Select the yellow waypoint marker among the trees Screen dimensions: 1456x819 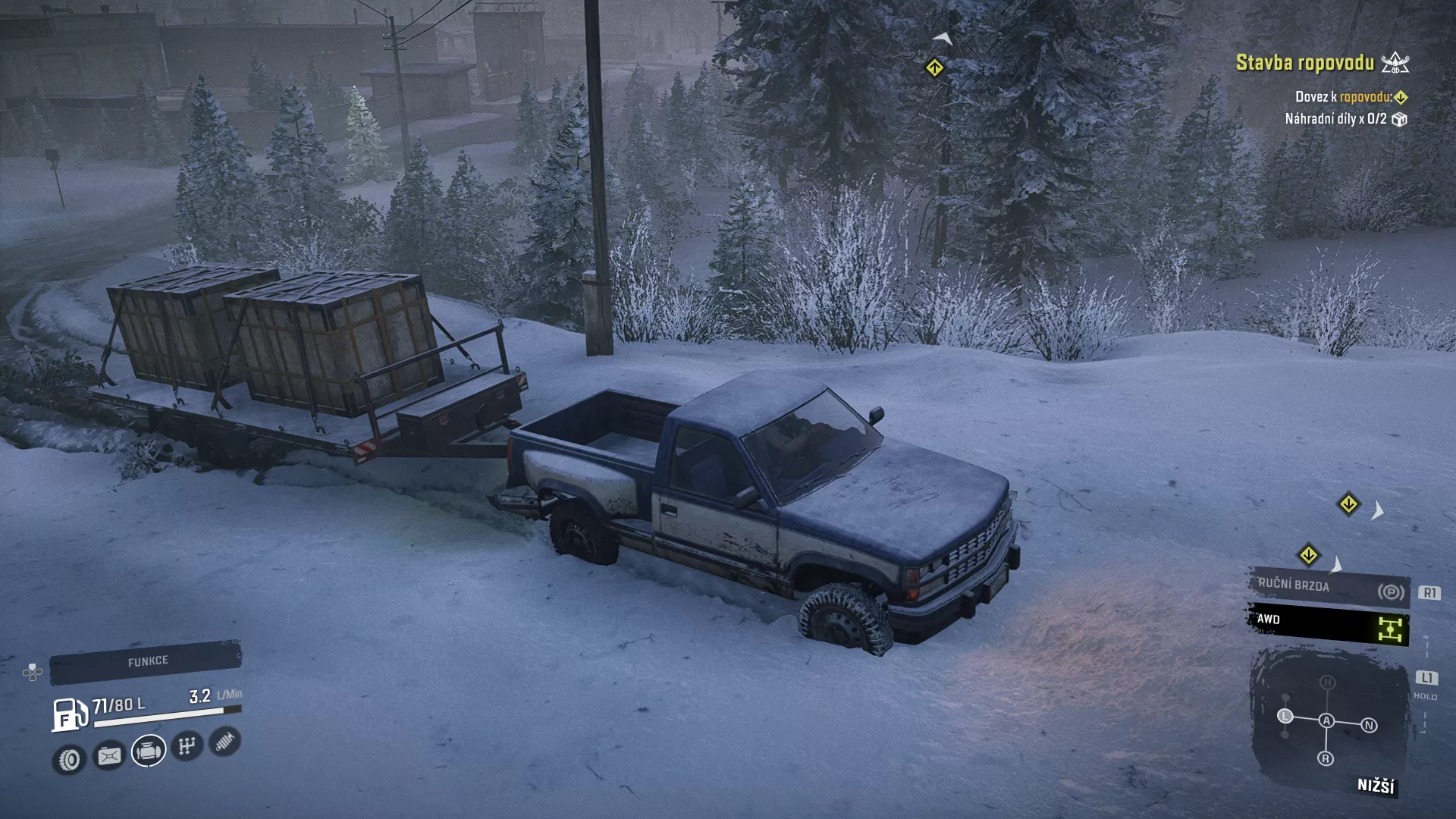coord(934,68)
